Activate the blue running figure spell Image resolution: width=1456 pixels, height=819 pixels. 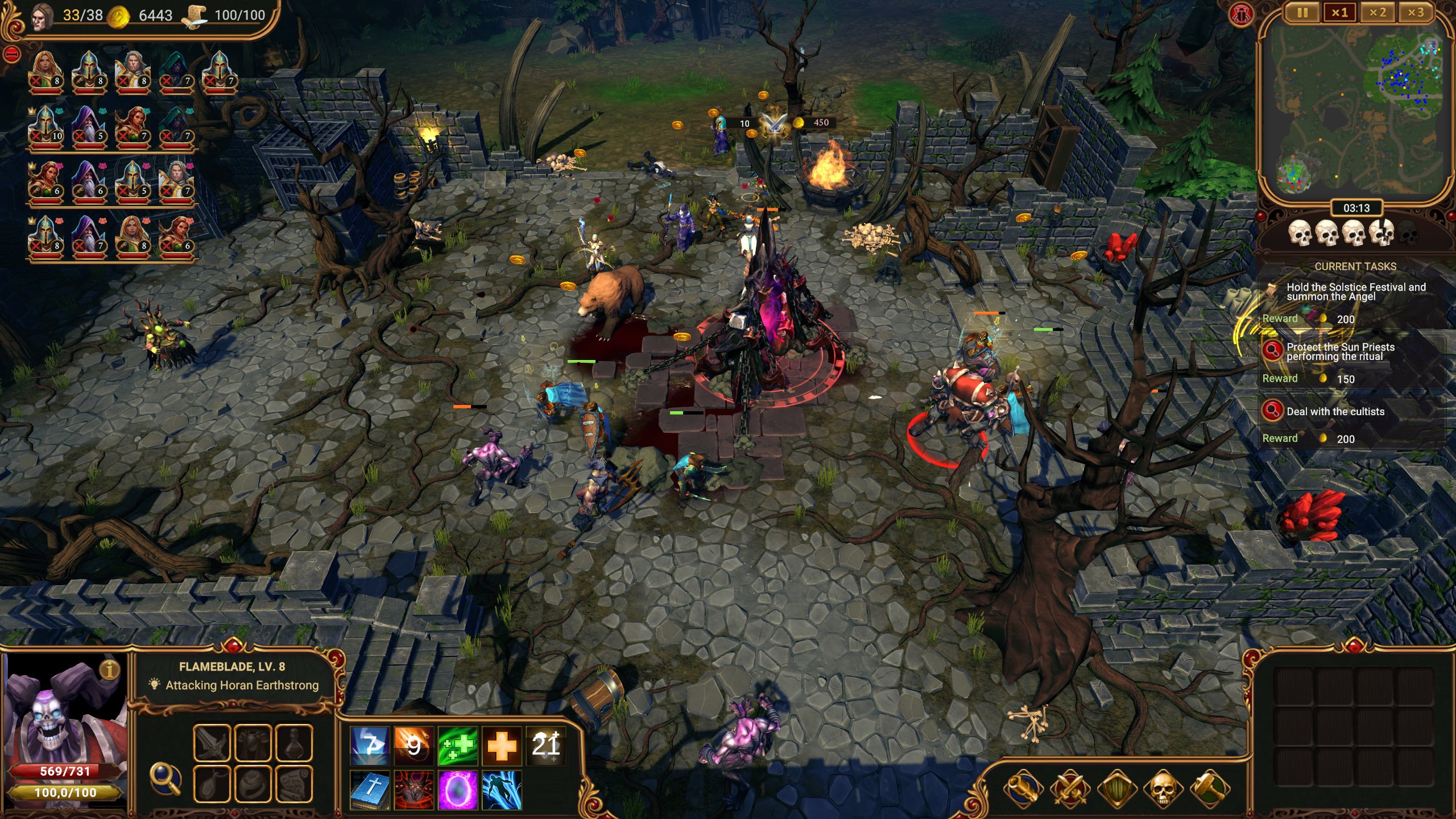502,789
